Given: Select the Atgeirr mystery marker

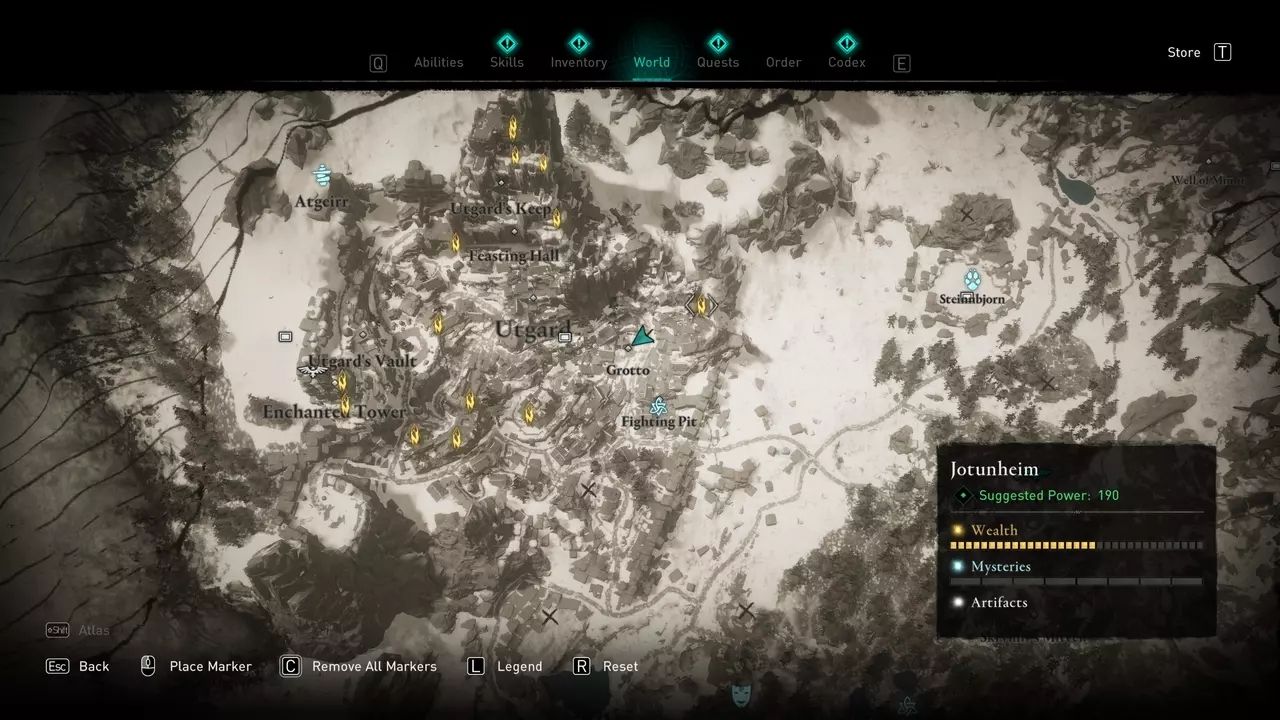Looking at the screenshot, I should pos(322,177).
